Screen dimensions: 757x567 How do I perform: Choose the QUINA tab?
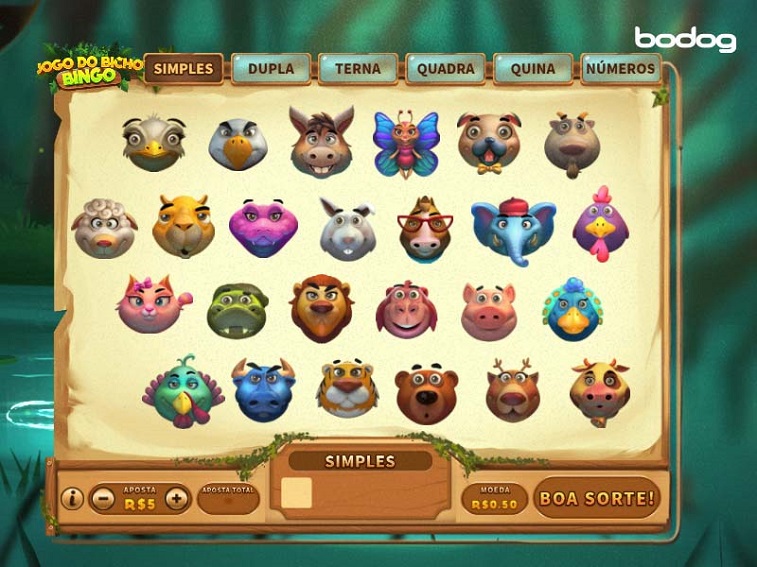pyautogui.click(x=533, y=69)
